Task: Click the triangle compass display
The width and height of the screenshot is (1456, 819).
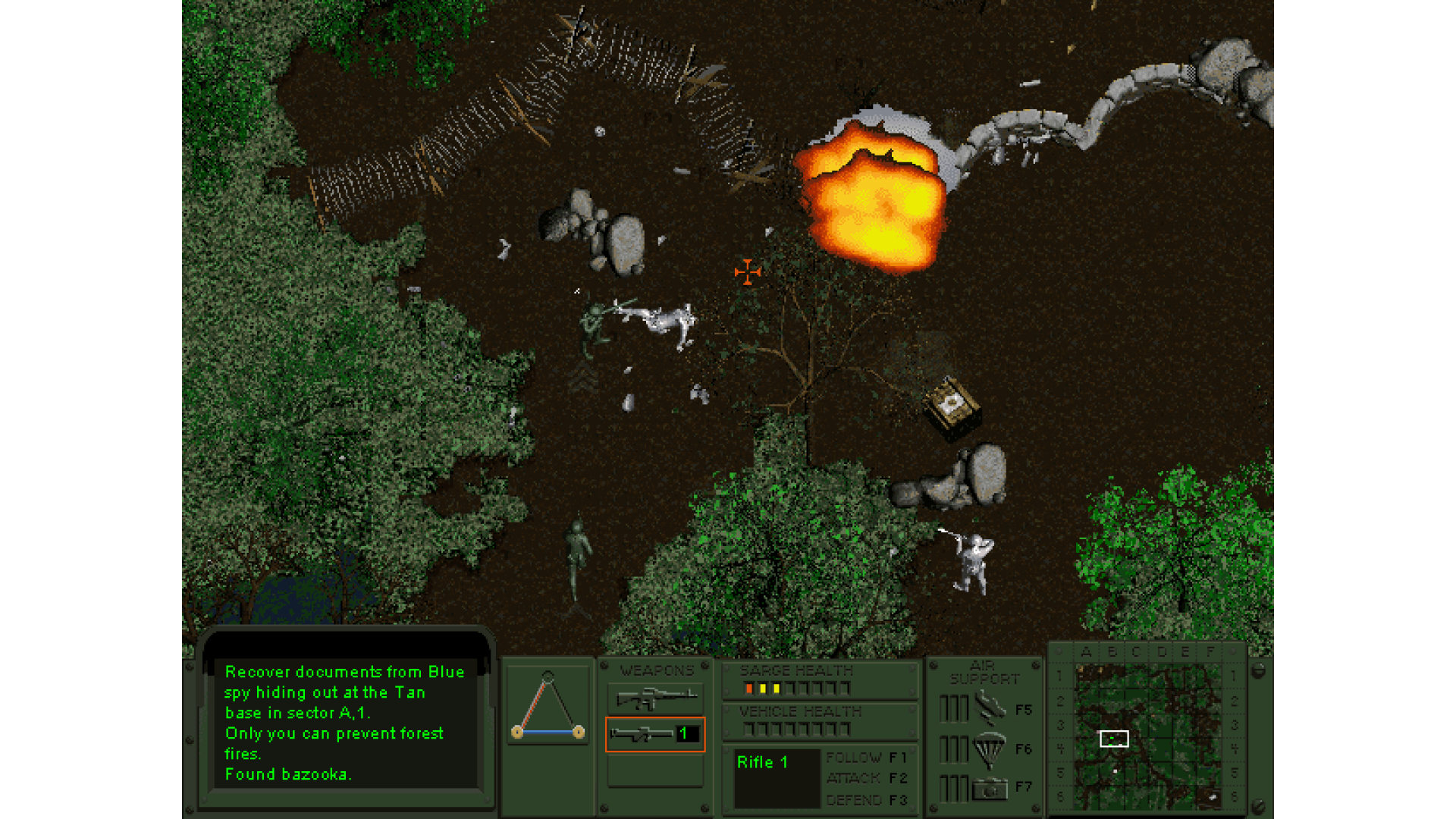Action: coord(548,705)
